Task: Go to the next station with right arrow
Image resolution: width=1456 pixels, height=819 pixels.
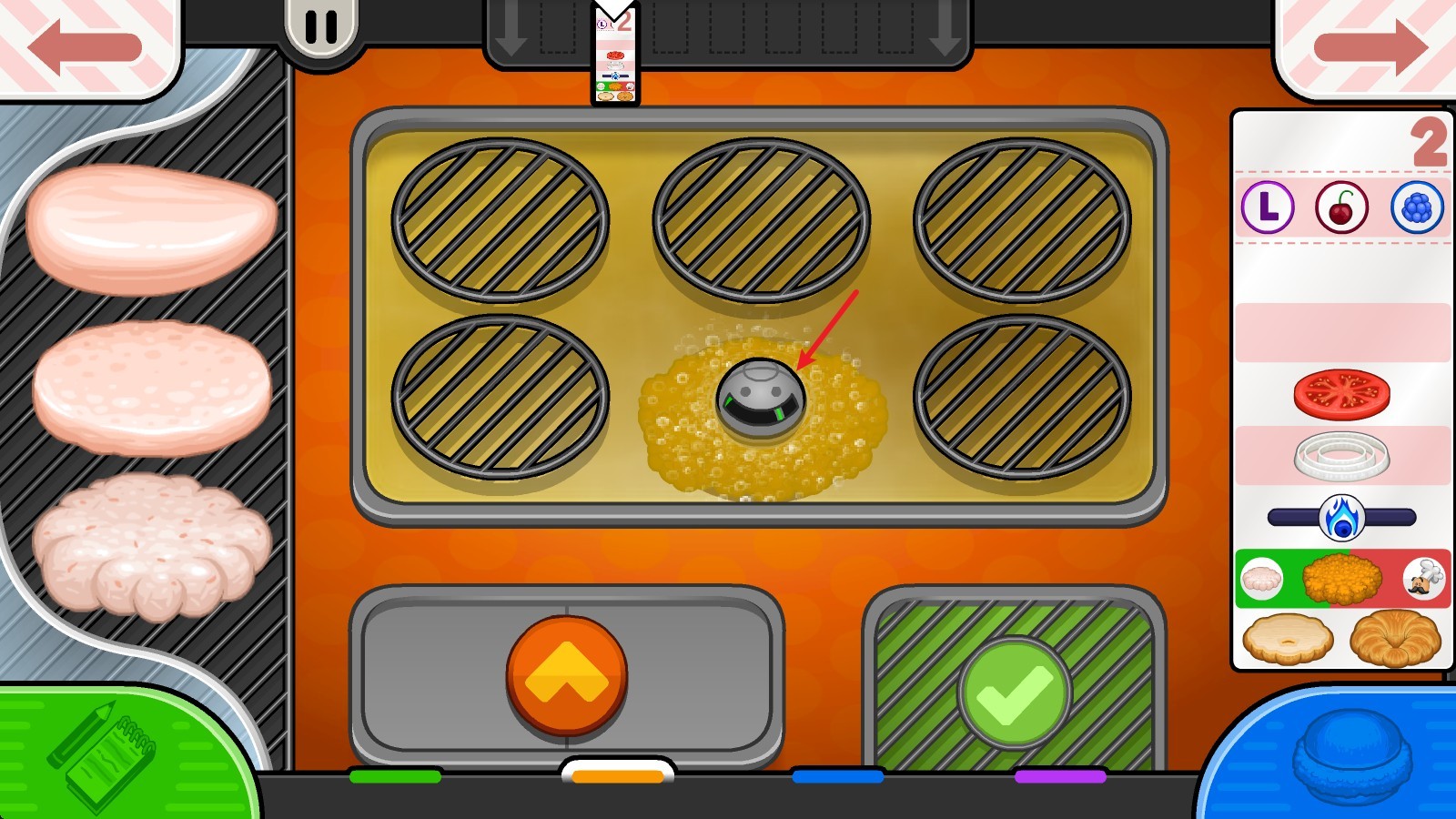Action: (1370, 45)
